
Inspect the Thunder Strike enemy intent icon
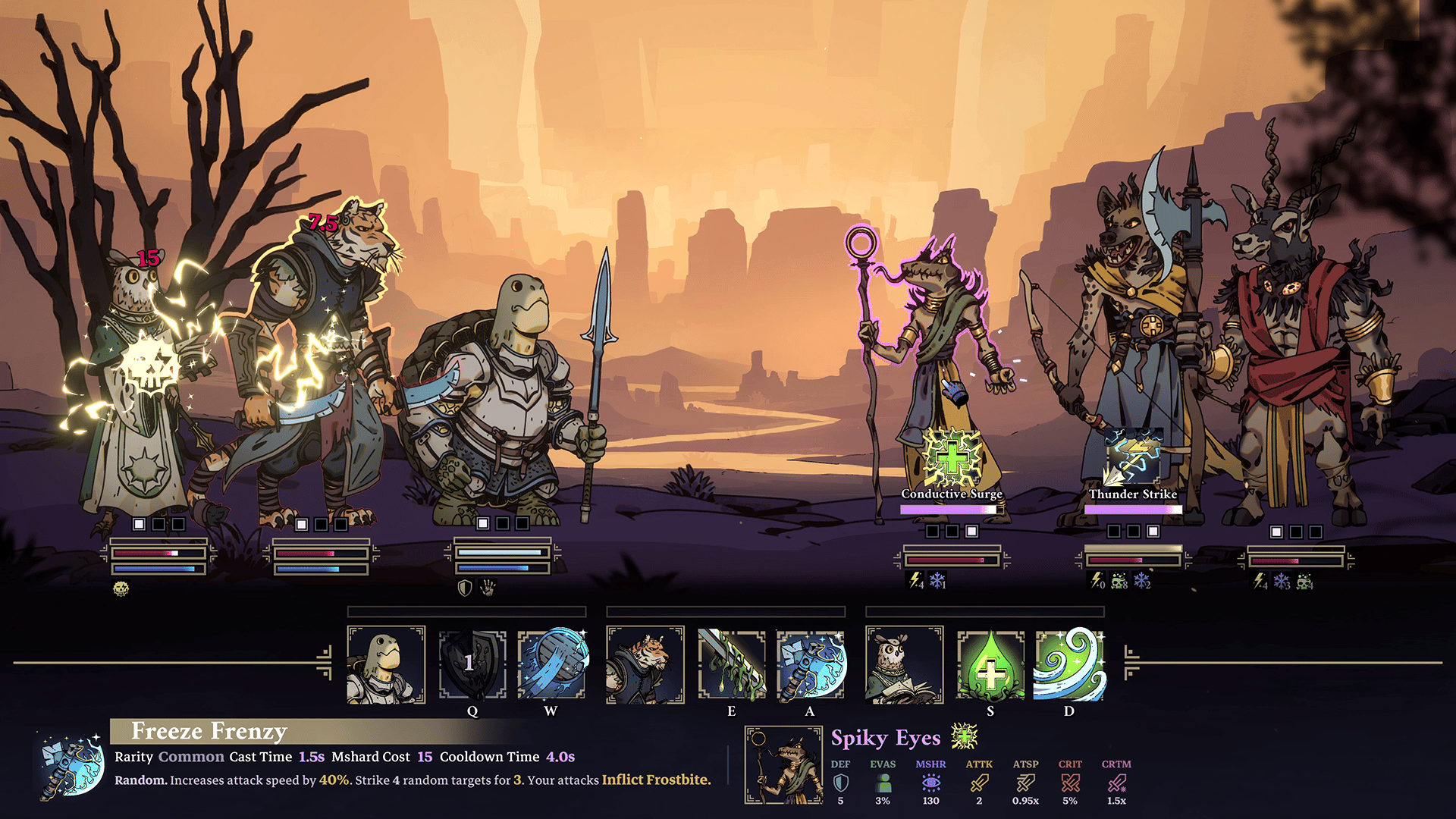point(1133,457)
